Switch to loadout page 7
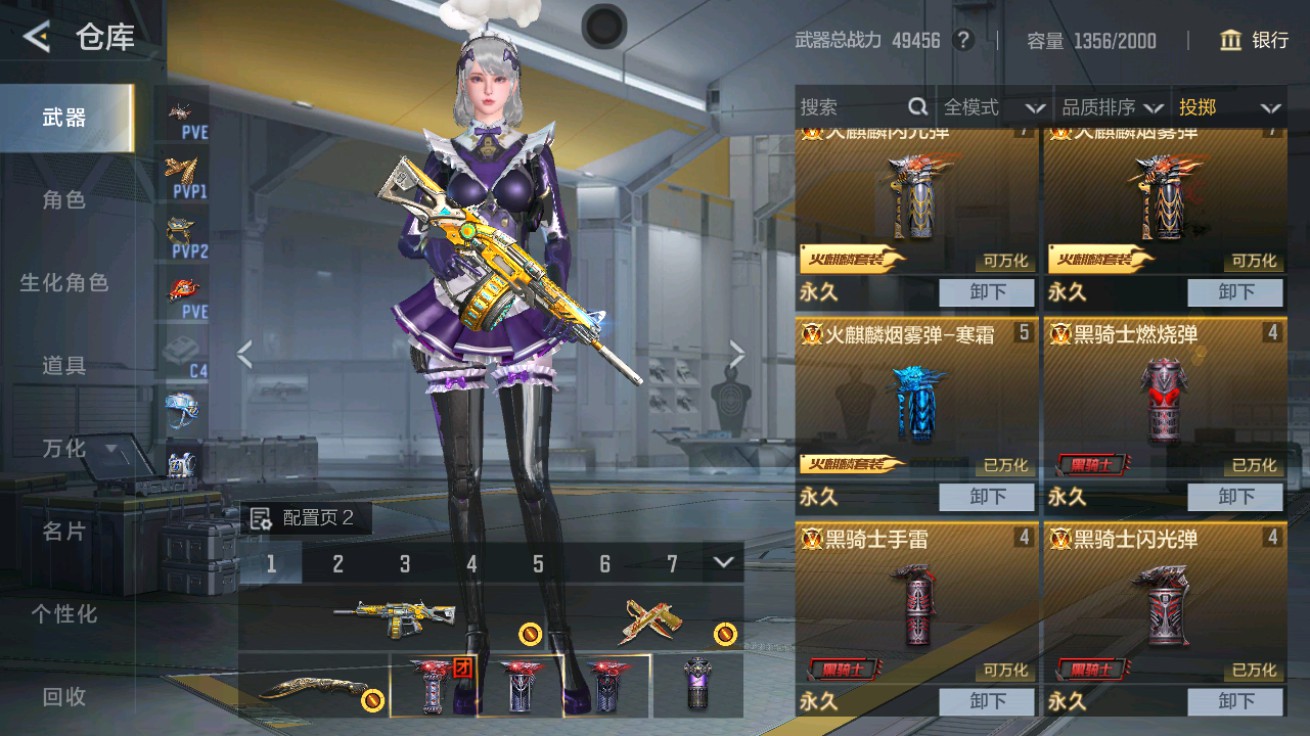This screenshot has height=736, width=1310. click(x=671, y=564)
